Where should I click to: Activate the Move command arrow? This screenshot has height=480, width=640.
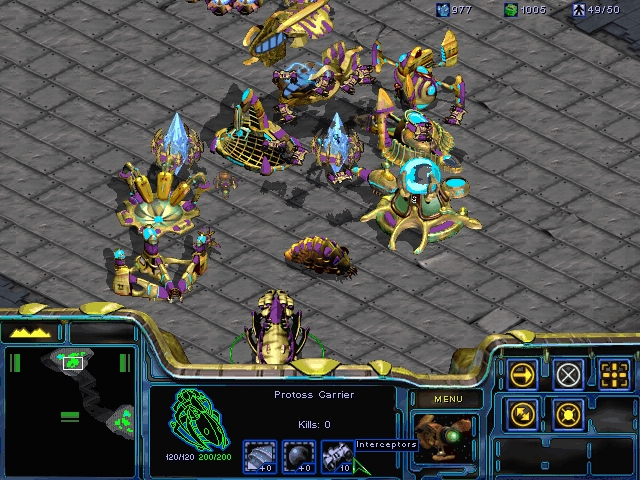pyautogui.click(x=522, y=375)
